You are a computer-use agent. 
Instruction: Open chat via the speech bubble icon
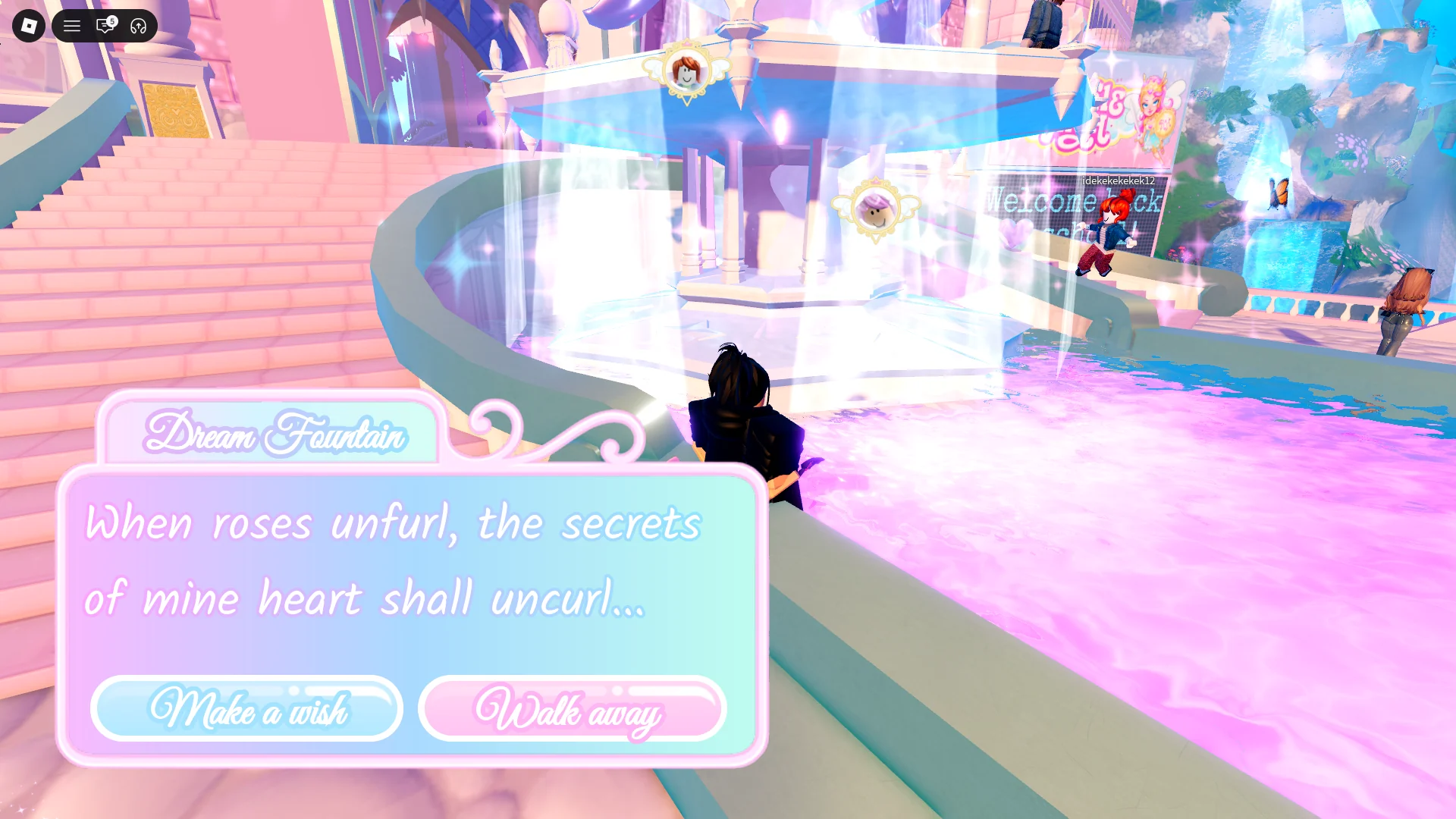[104, 27]
